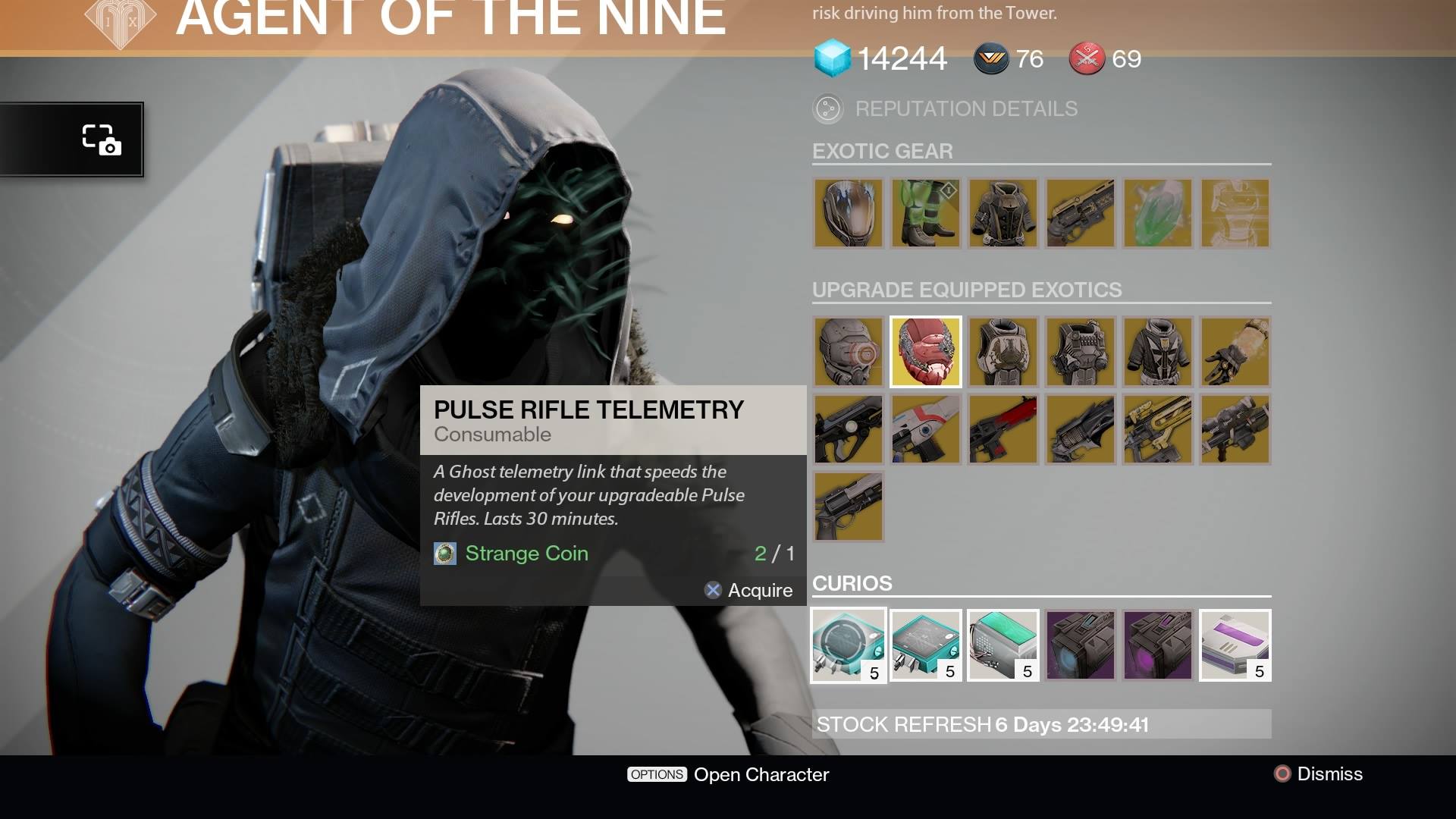Image resolution: width=1456 pixels, height=819 pixels.
Task: Click the Motes of Light icon showing 76
Action: pyautogui.click(x=990, y=58)
